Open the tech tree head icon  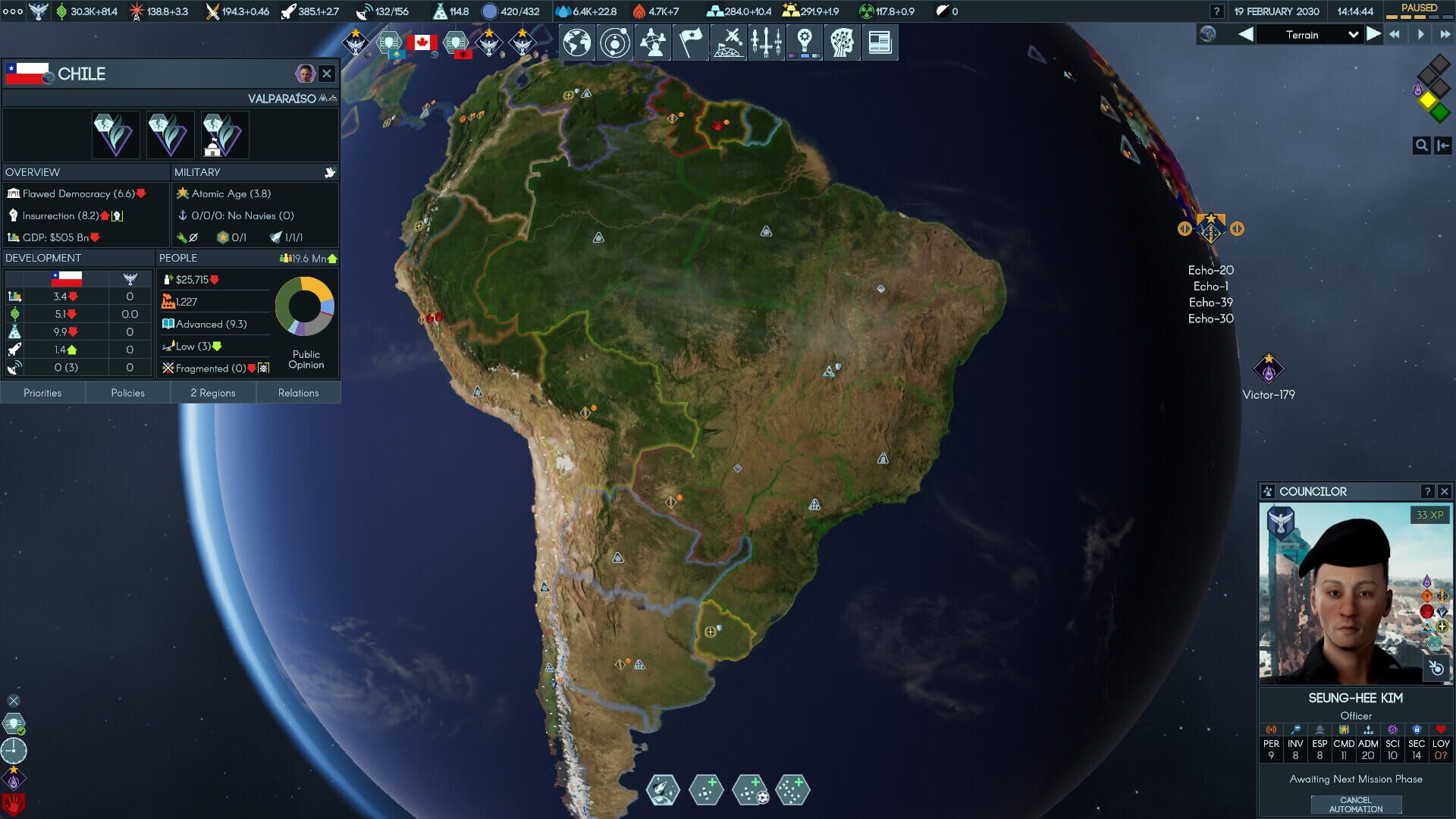tap(843, 42)
